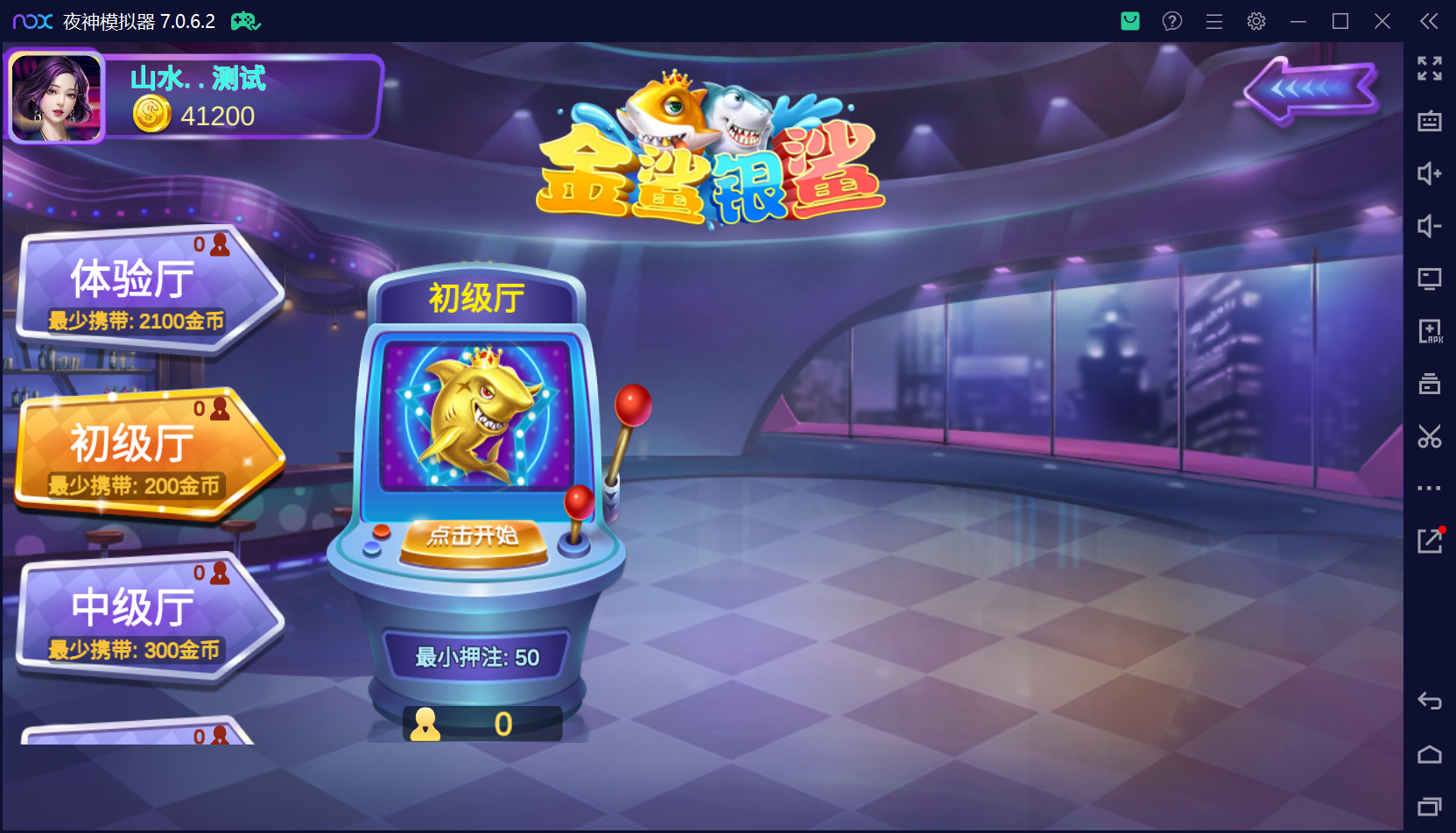Click the player avatar portrait
The width and height of the screenshot is (1456, 833).
point(55,96)
